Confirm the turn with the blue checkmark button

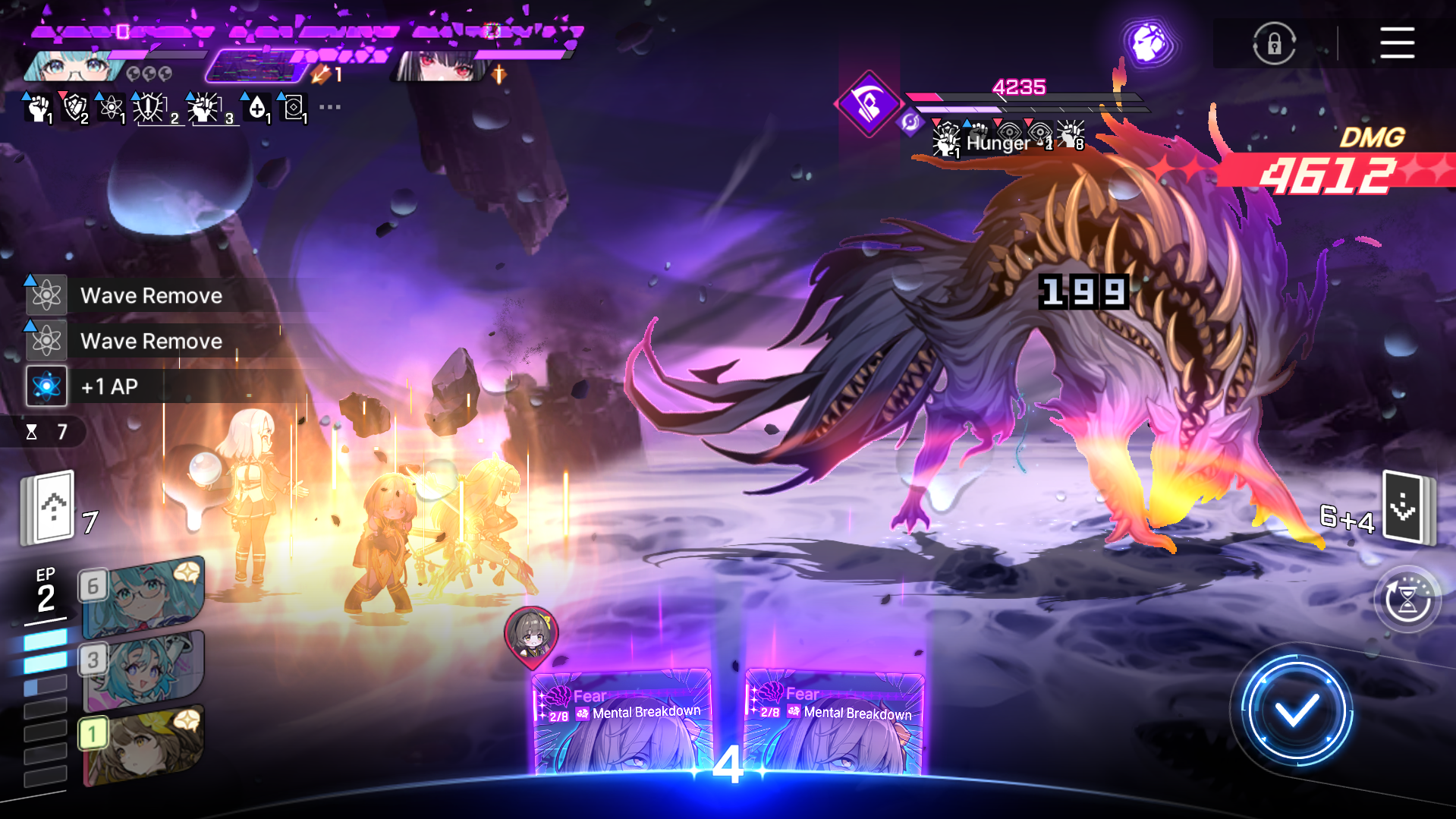tap(1296, 711)
